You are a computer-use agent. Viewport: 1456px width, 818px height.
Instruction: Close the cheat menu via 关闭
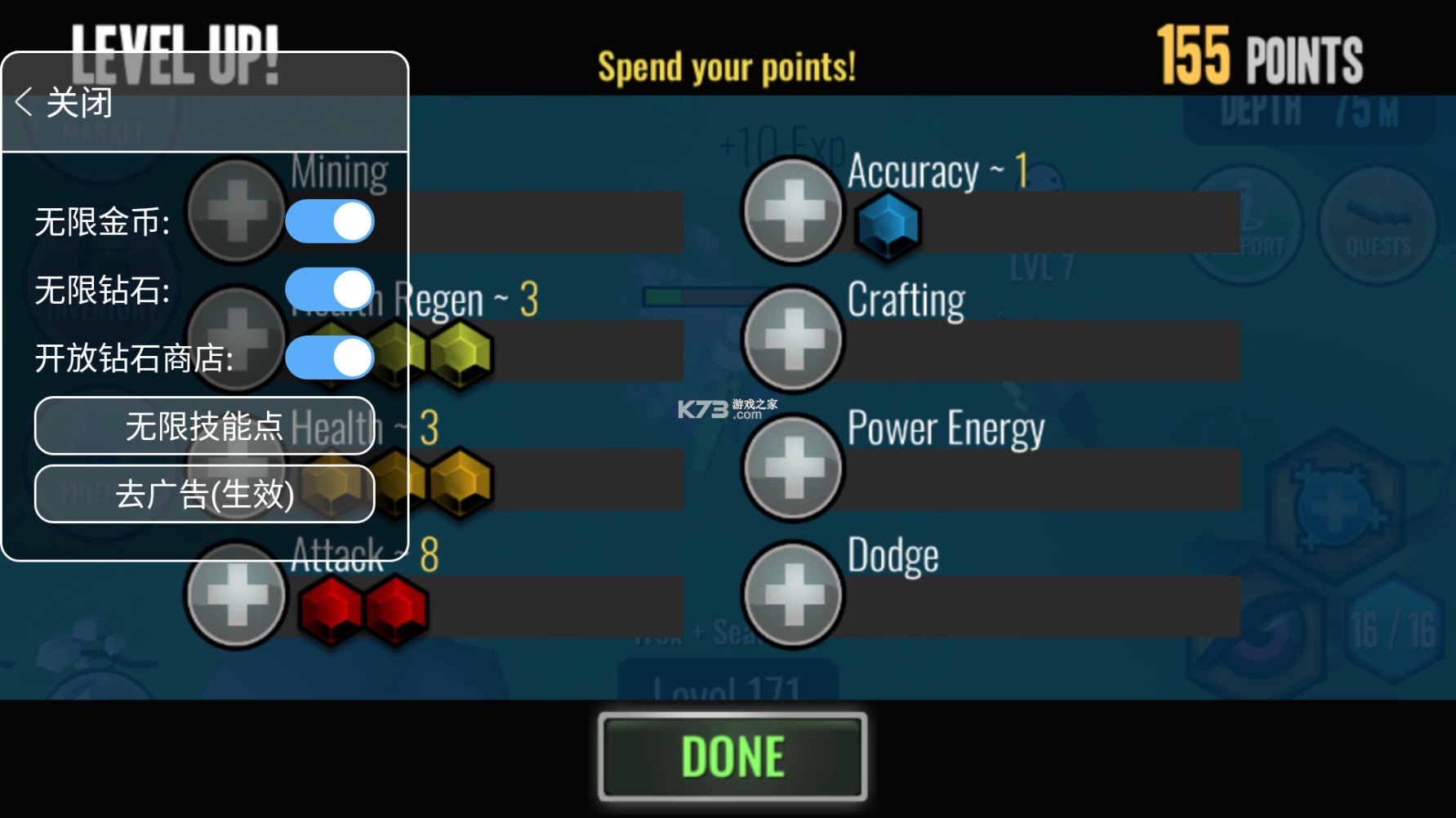point(64,103)
